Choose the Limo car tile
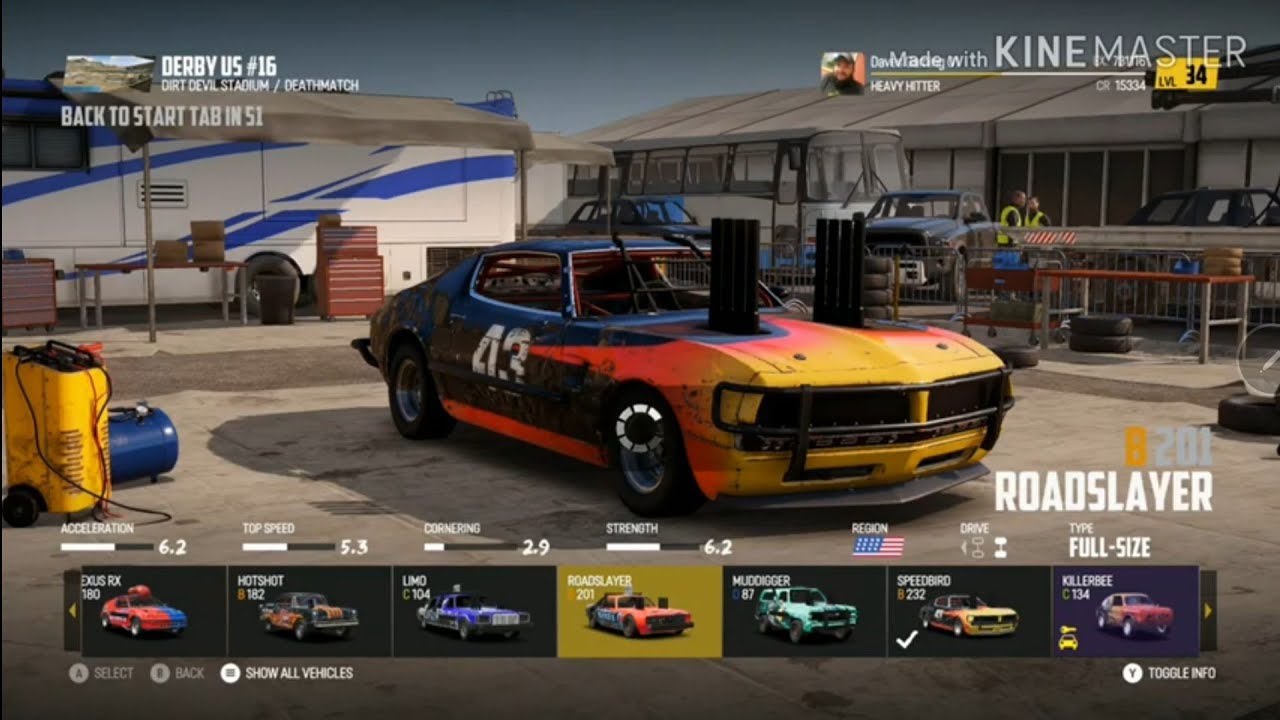Viewport: 1280px width, 720px height. [x=474, y=612]
